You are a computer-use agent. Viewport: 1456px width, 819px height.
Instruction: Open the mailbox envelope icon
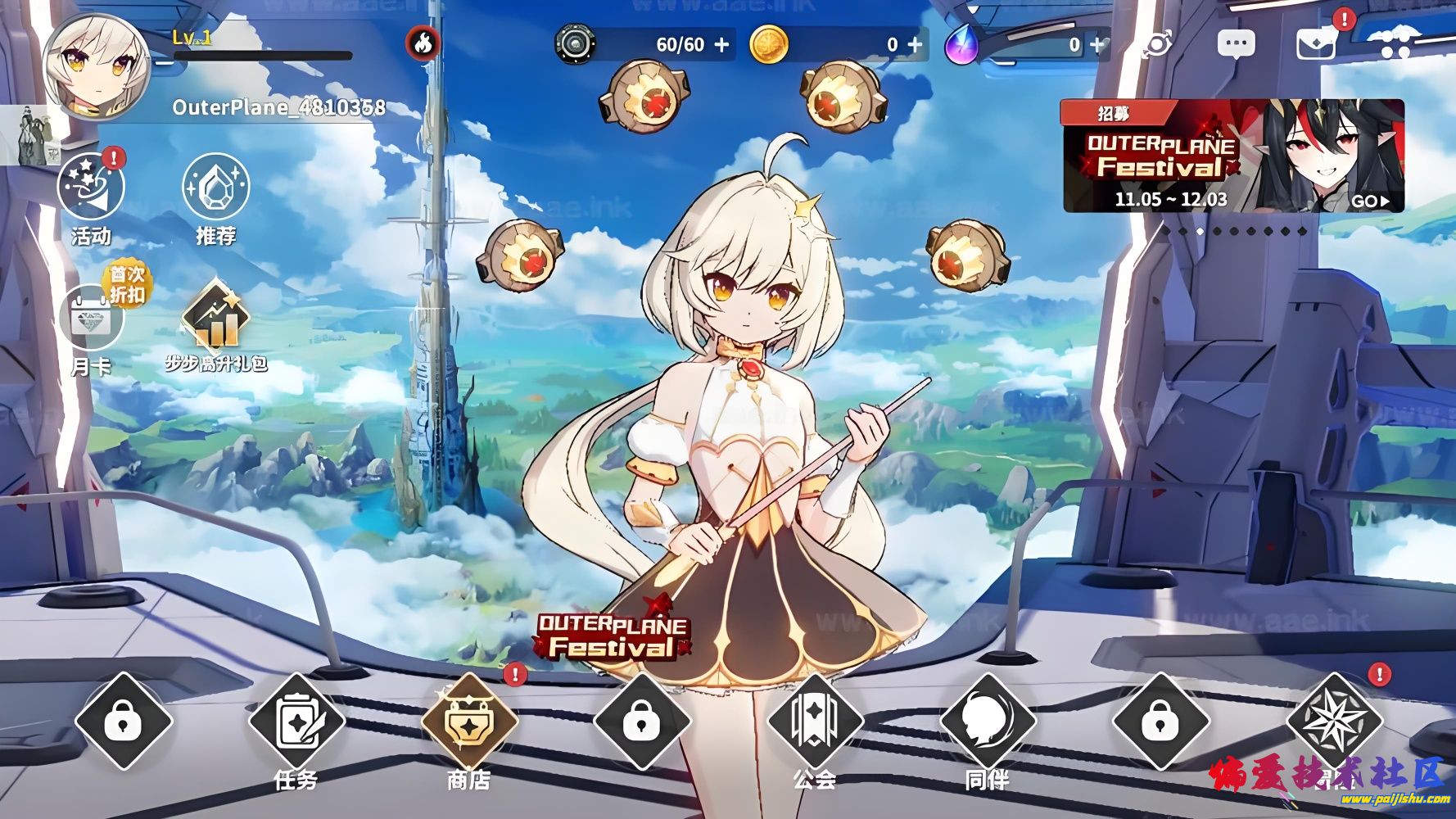click(1316, 44)
